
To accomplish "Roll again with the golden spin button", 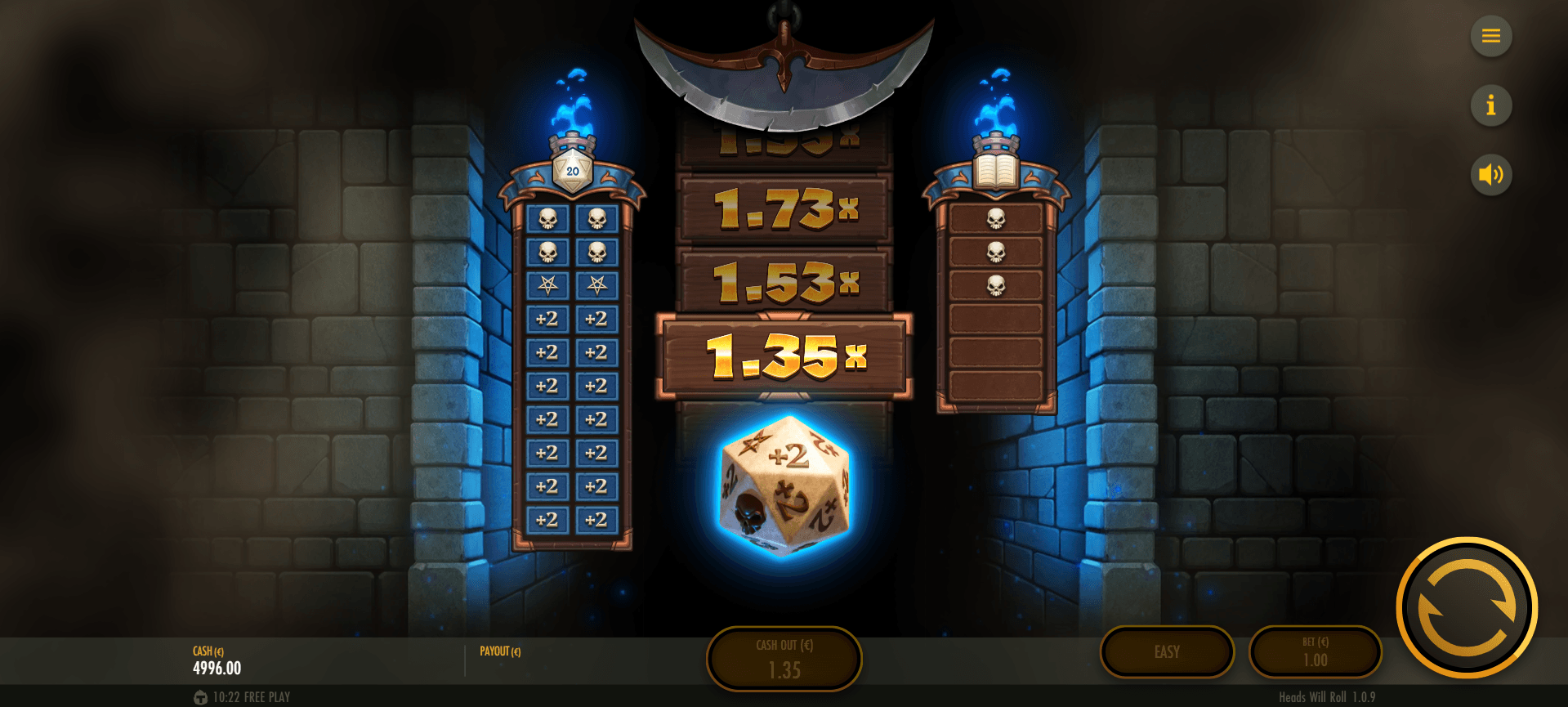I will pyautogui.click(x=1467, y=607).
